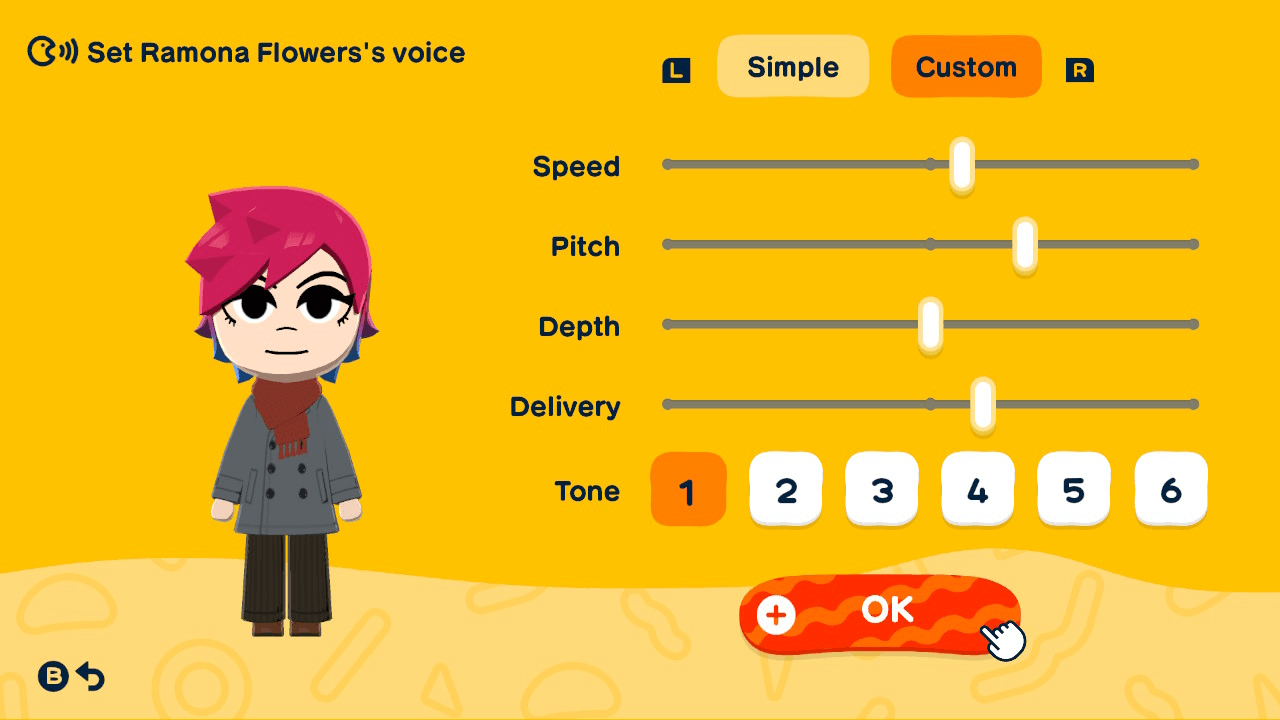Viewport: 1280px width, 720px height.
Task: Click the Depth slider handle
Action: point(931,324)
